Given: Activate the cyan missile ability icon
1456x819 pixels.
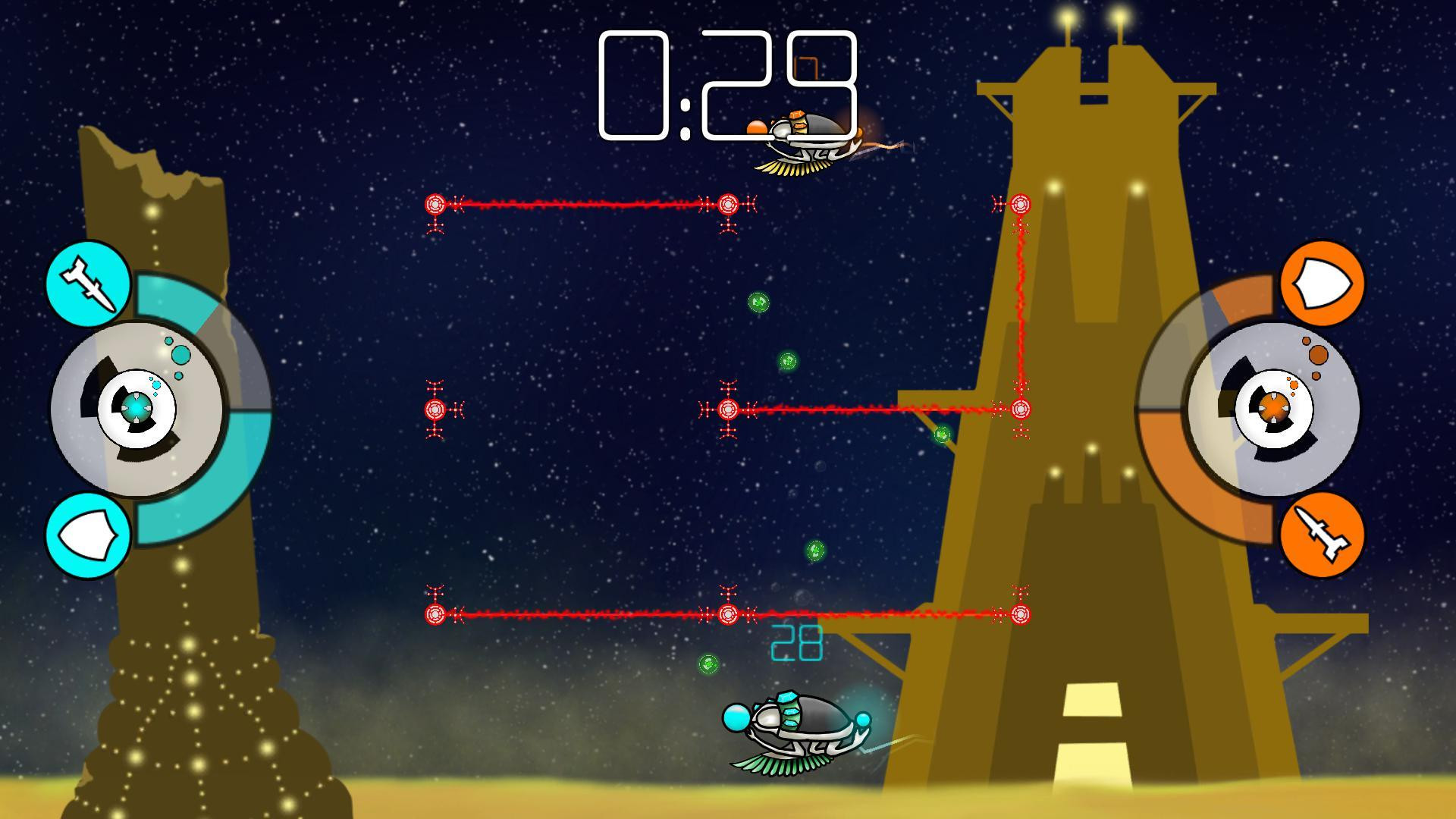Looking at the screenshot, I should coord(89,284).
